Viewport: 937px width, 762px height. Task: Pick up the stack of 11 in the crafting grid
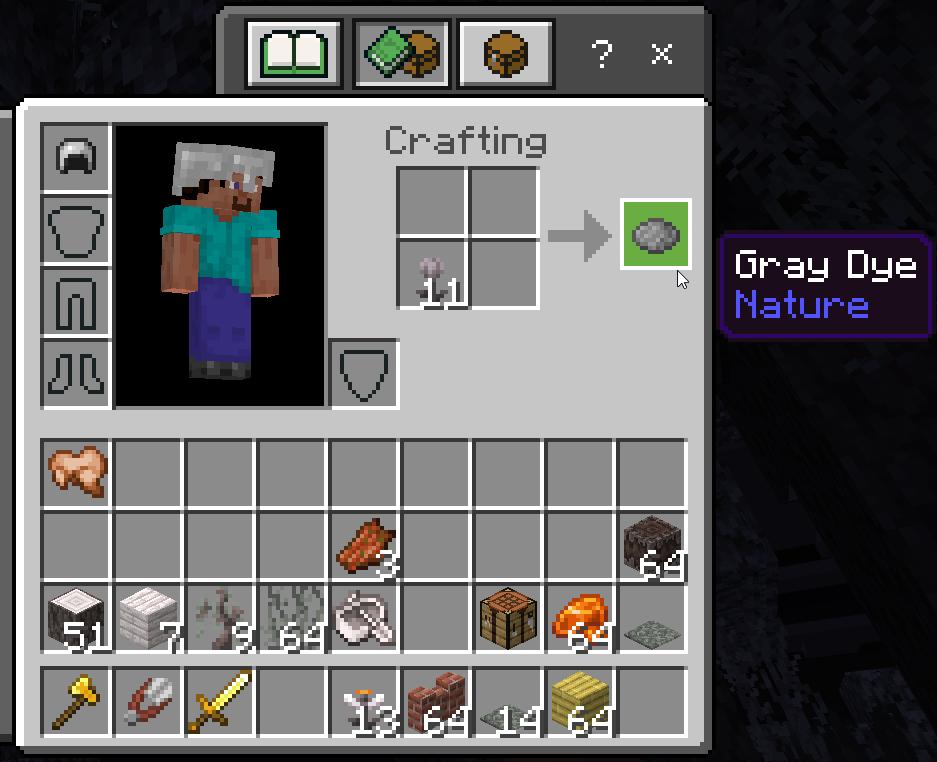point(432,272)
